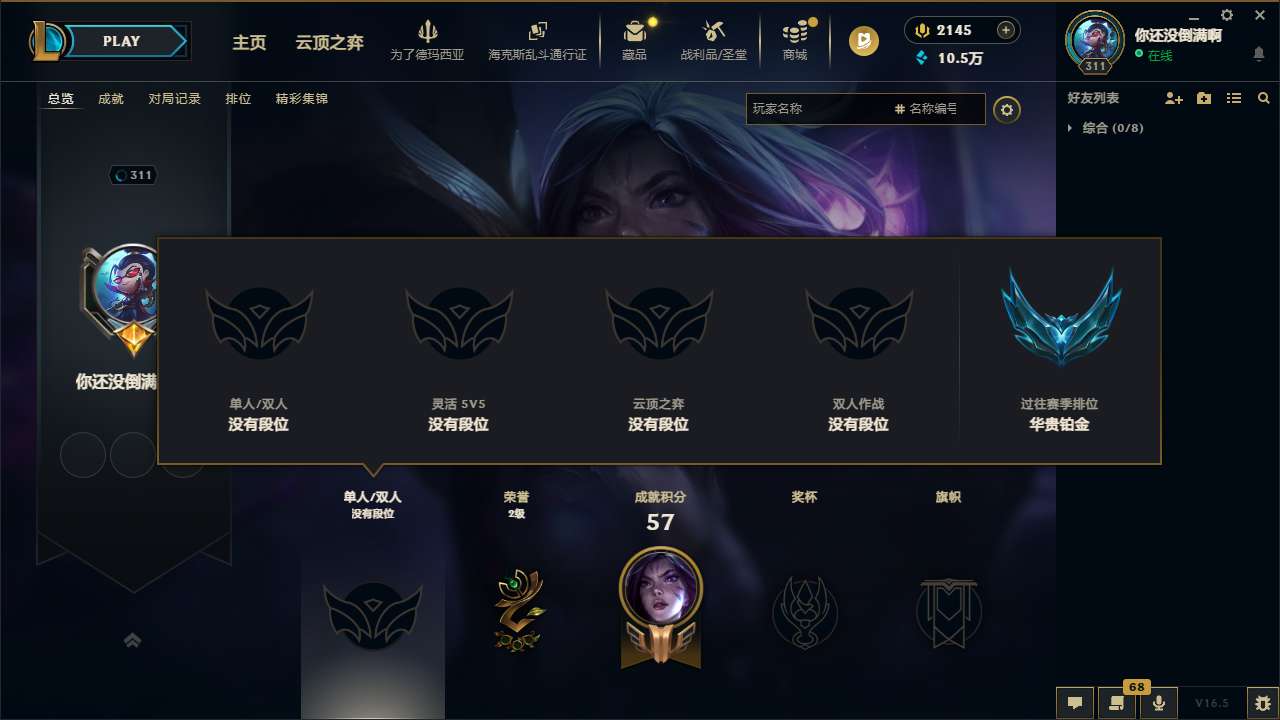Open the 藏品 collection backpack icon

pos(634,31)
